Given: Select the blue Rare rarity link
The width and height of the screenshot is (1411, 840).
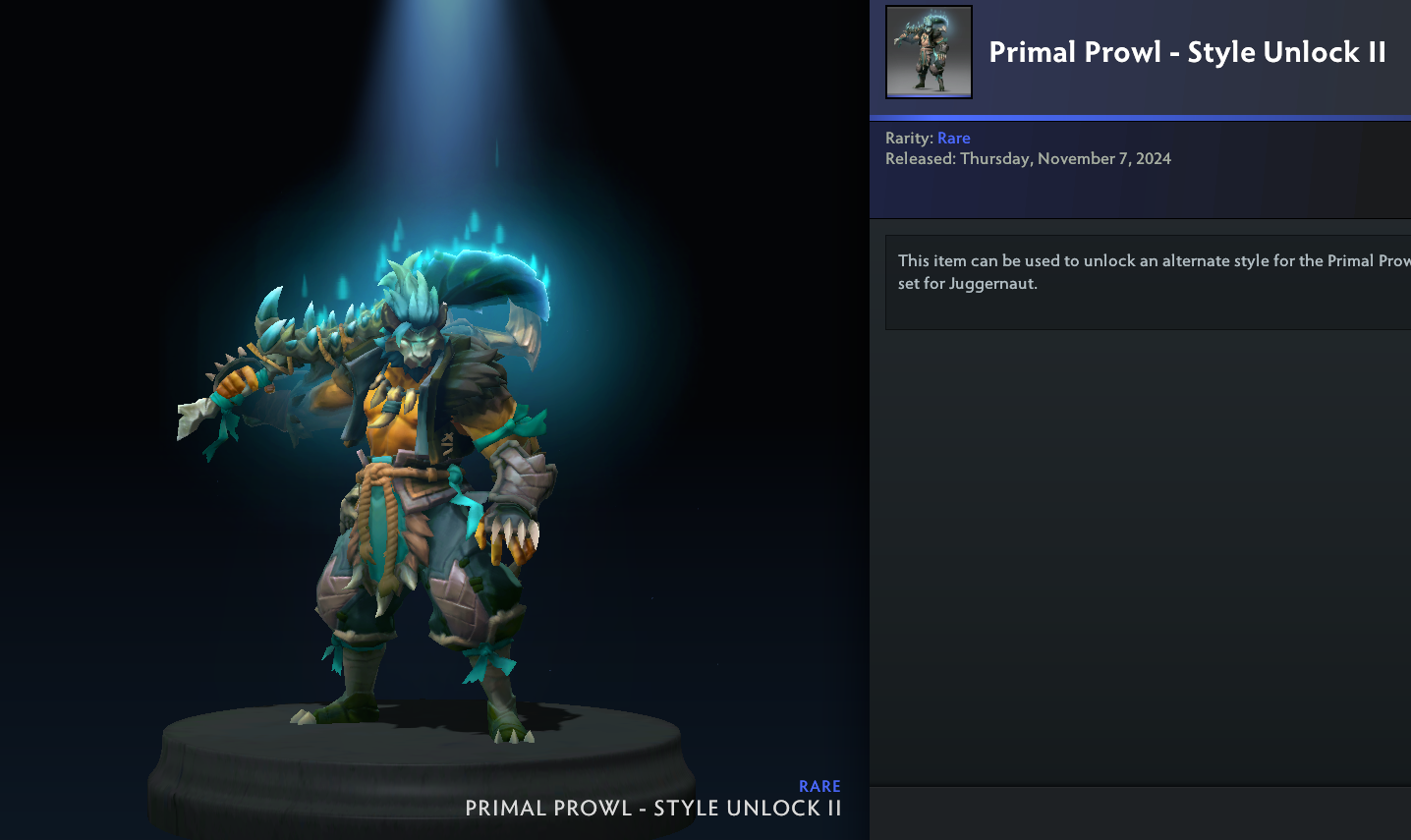Looking at the screenshot, I should [953, 139].
